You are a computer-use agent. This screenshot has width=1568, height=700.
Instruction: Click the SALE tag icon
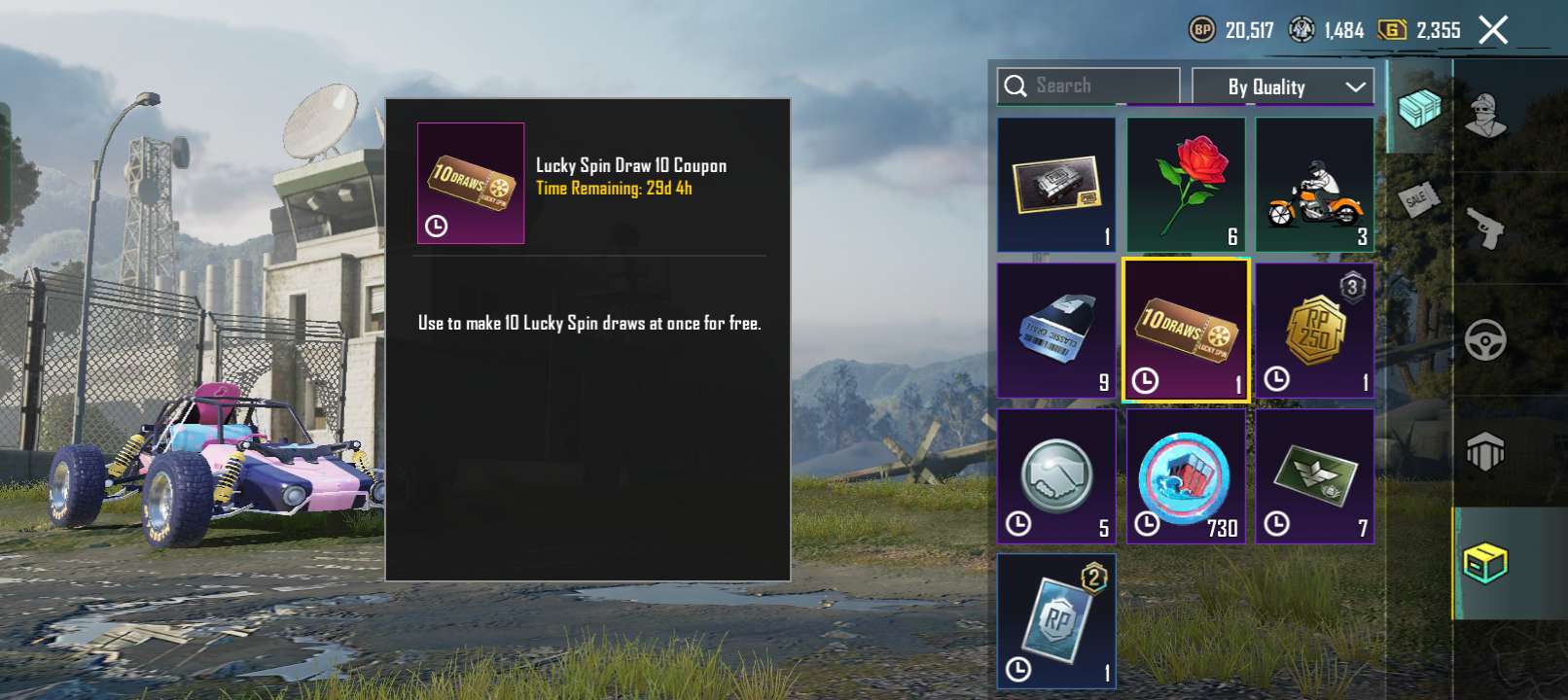(x=1418, y=199)
